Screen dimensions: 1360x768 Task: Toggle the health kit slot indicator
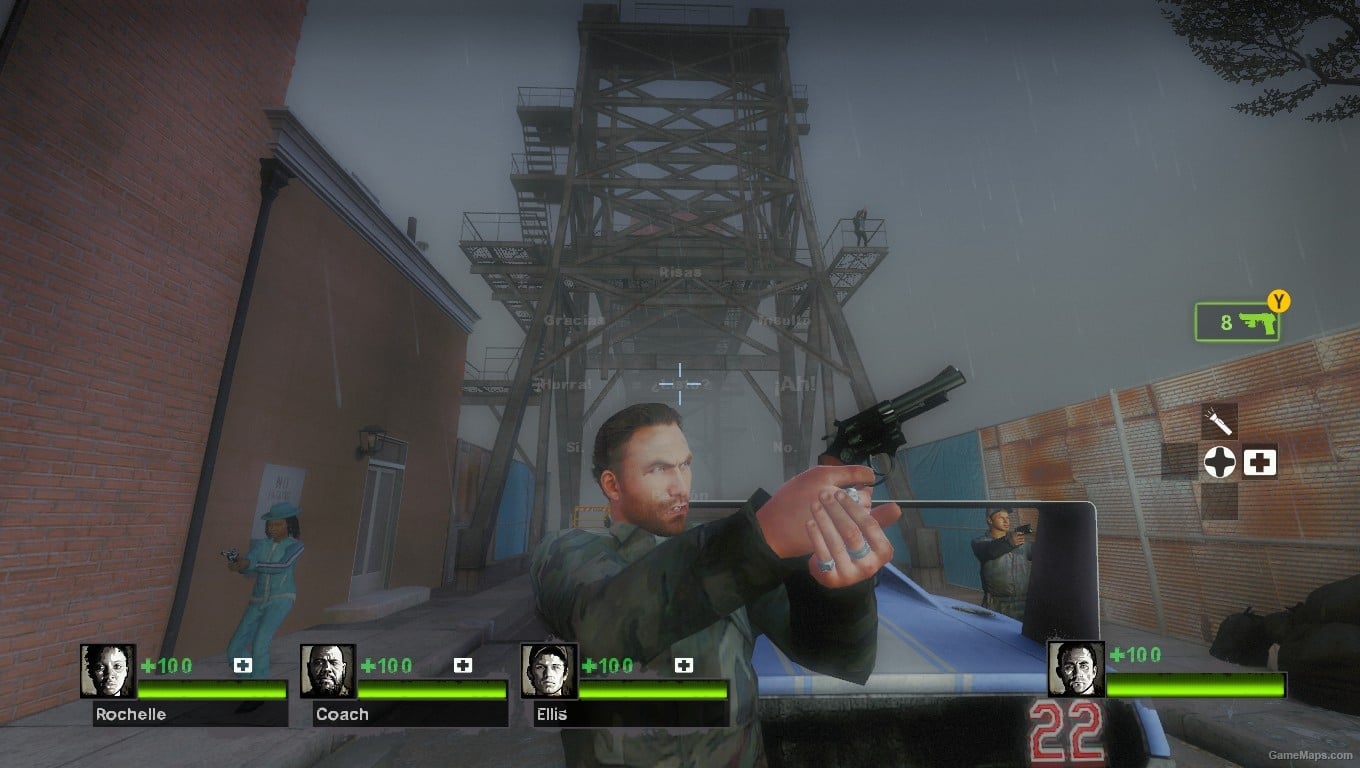coord(1259,461)
